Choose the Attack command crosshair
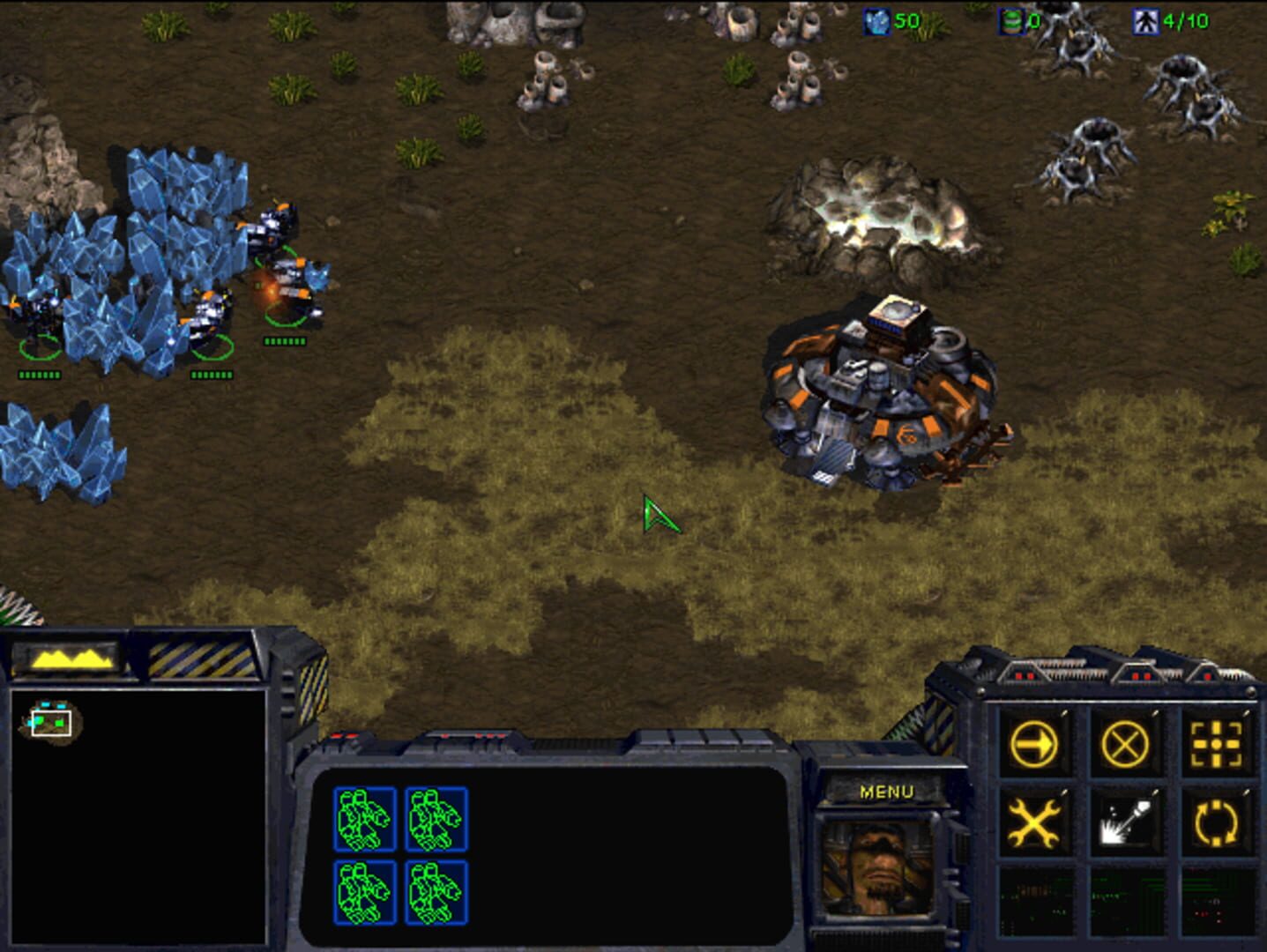This screenshot has width=1267, height=952. (x=1217, y=745)
